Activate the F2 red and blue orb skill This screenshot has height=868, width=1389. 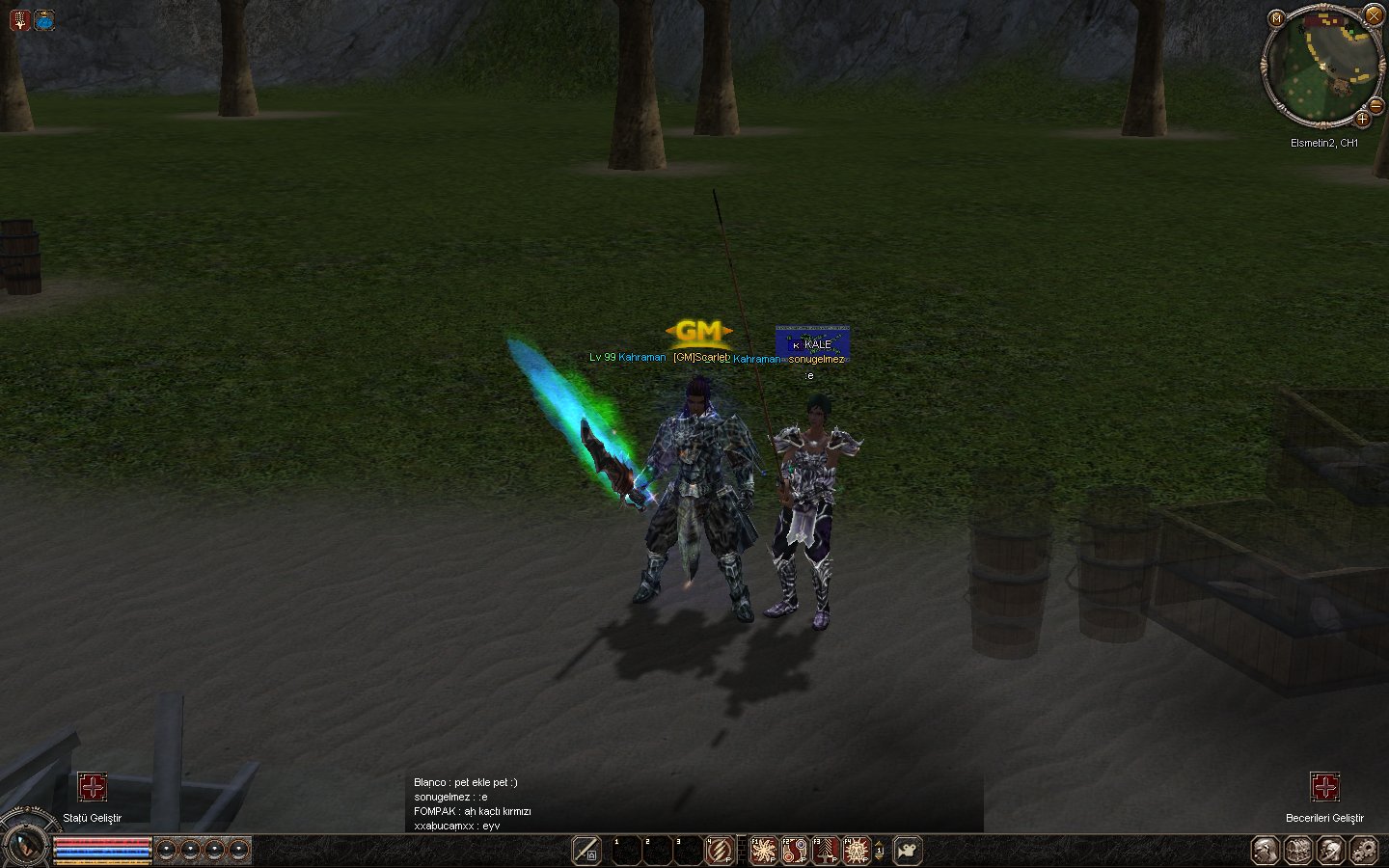pos(795,851)
